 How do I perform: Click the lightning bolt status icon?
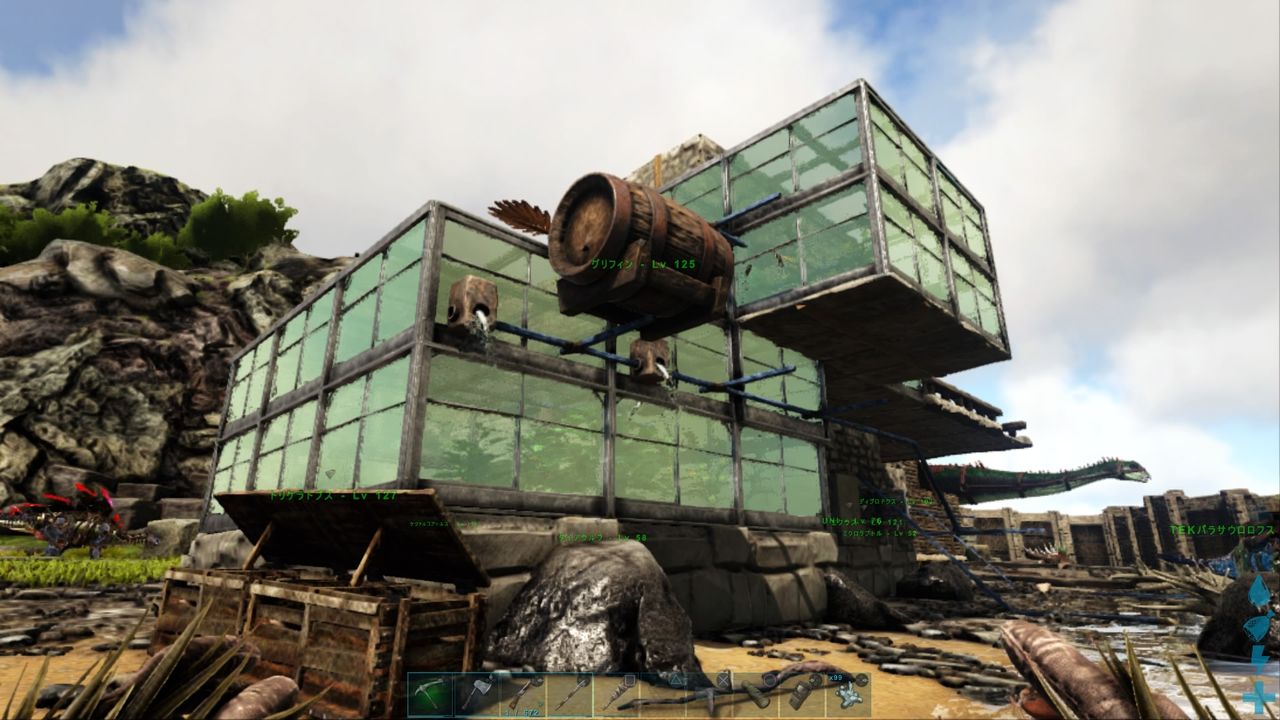coord(1258,658)
